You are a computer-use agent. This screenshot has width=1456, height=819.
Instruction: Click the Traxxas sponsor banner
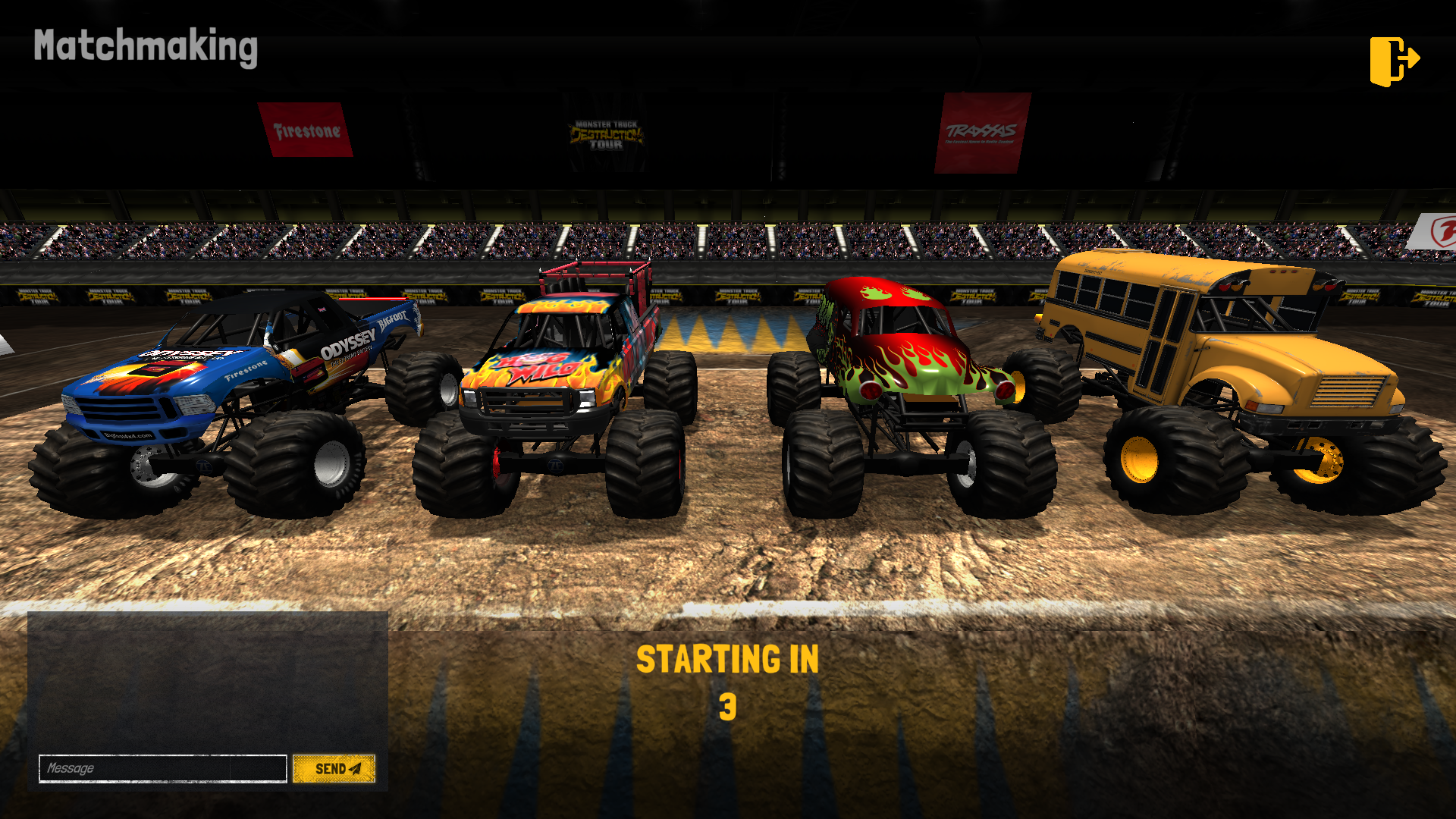982,130
